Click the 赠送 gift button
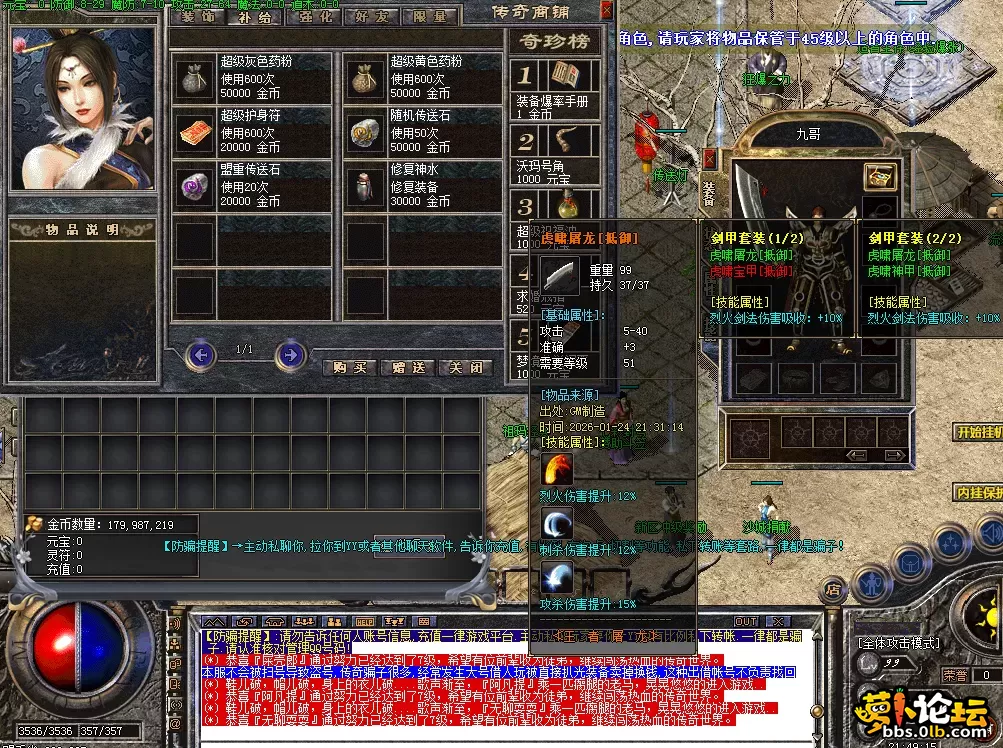1003x748 pixels. coord(411,367)
